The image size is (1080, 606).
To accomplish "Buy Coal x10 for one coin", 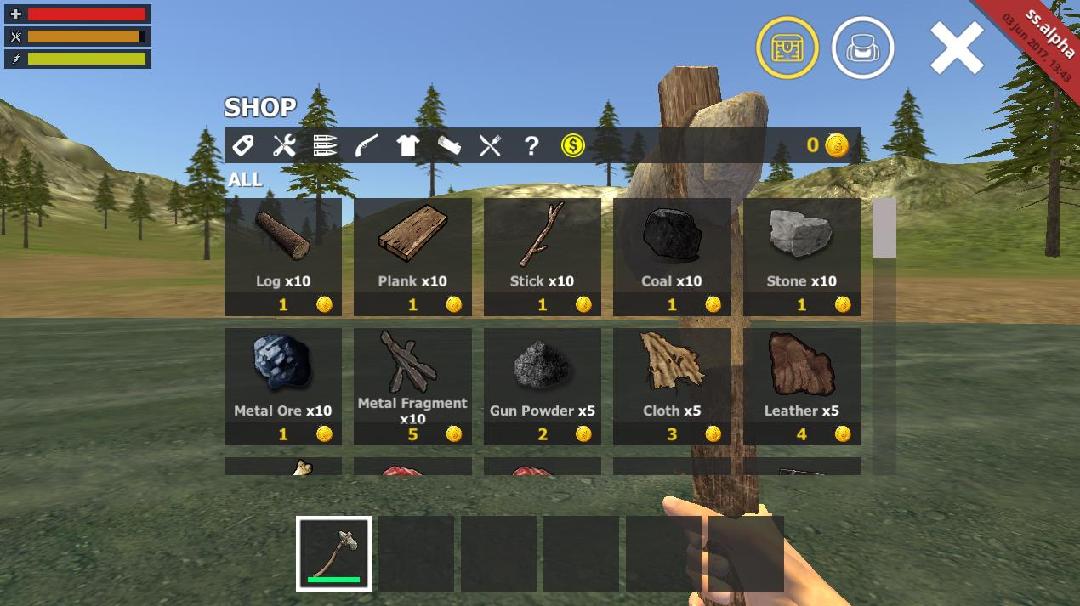I will [x=672, y=256].
